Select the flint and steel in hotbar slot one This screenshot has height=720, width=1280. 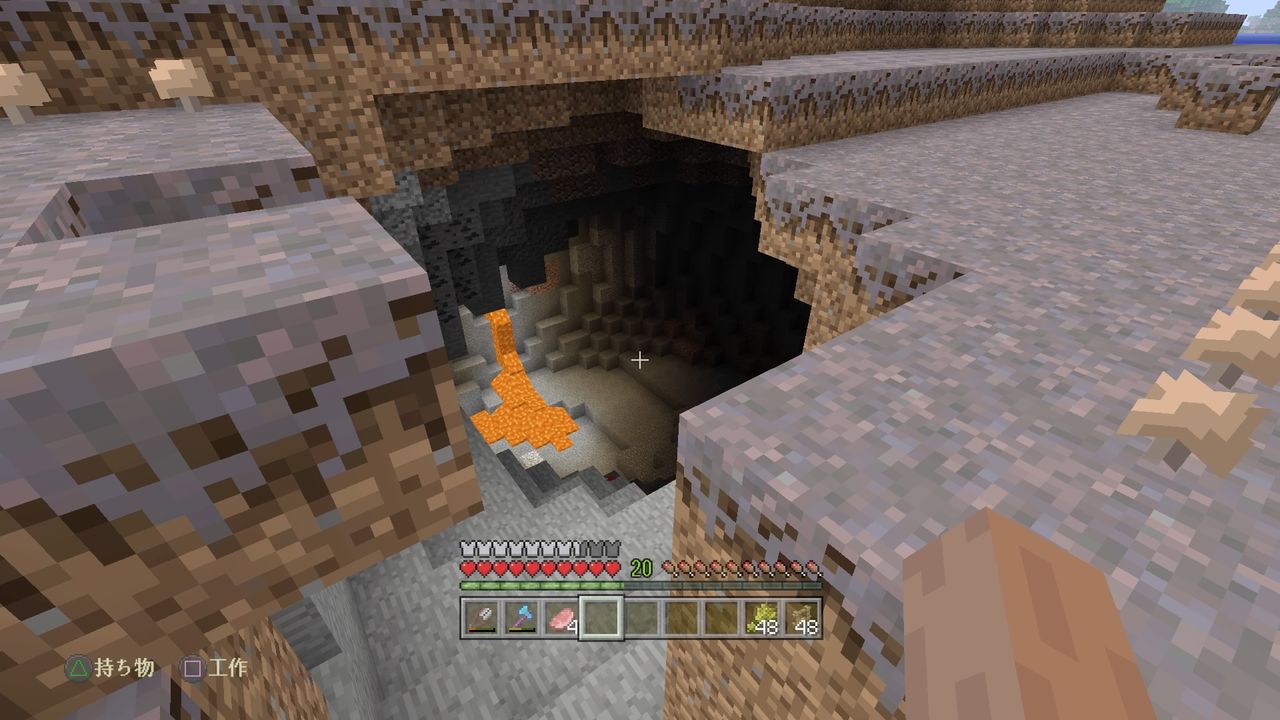[x=480, y=616]
